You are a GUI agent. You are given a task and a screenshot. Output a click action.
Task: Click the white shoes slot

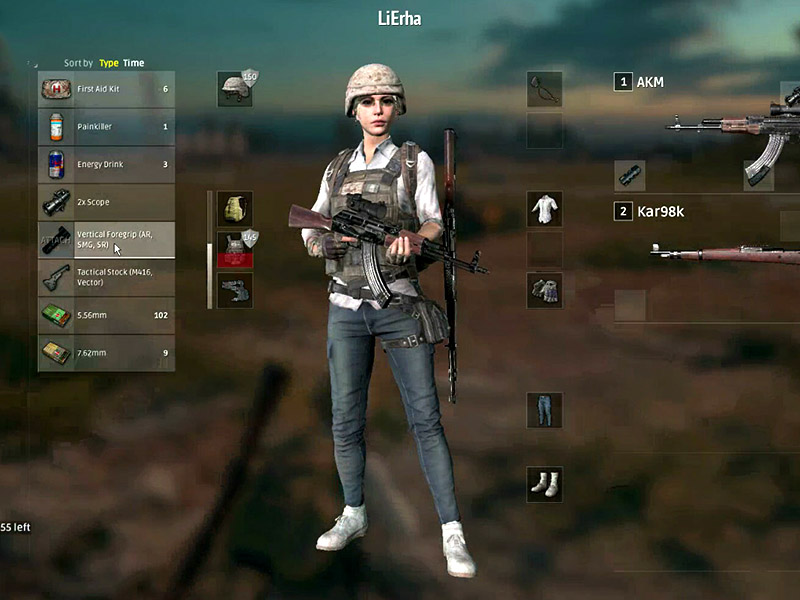tap(544, 484)
